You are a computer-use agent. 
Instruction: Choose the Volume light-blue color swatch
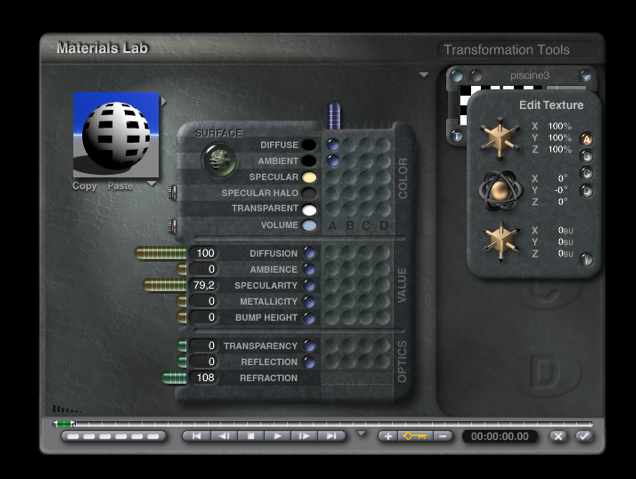309,225
